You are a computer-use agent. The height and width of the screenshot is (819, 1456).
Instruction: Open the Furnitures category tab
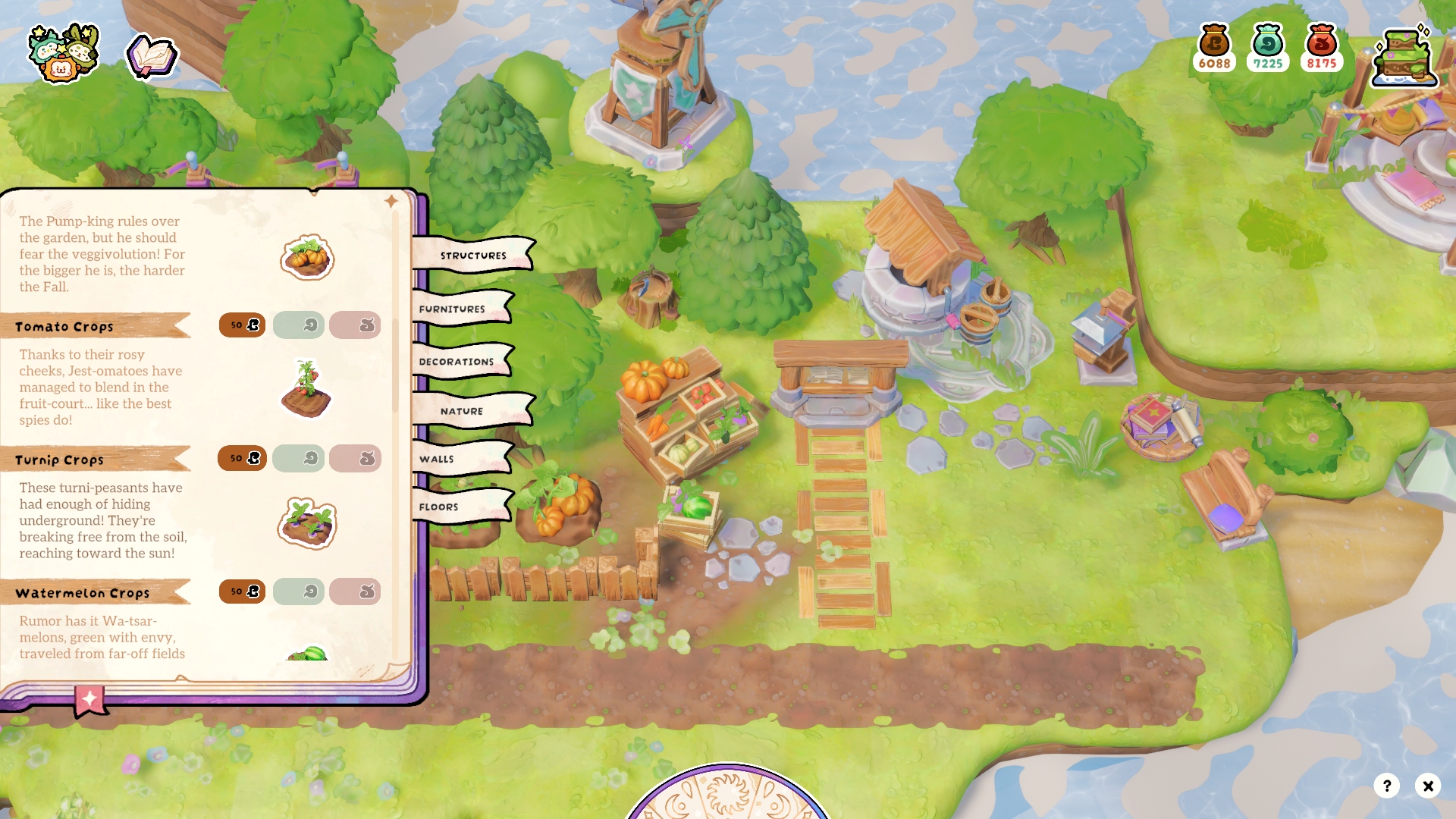tap(453, 309)
